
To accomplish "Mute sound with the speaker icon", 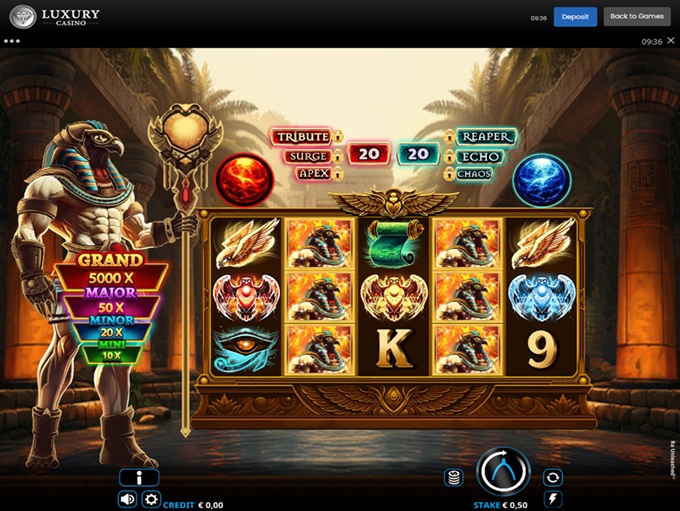I will (x=128, y=499).
